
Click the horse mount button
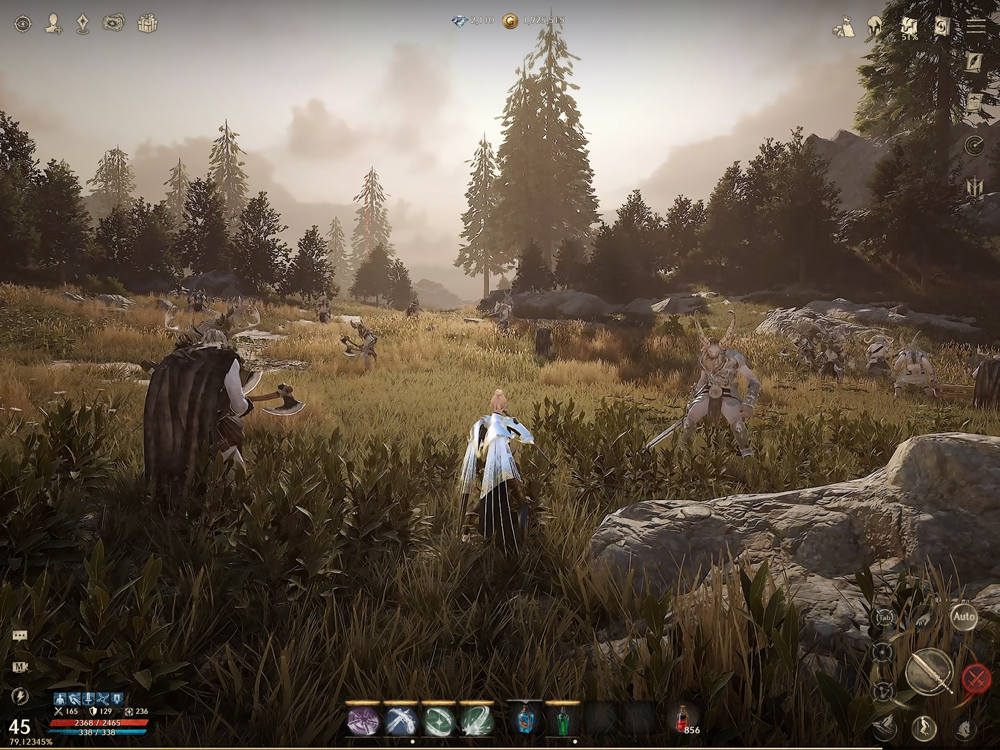965,729
